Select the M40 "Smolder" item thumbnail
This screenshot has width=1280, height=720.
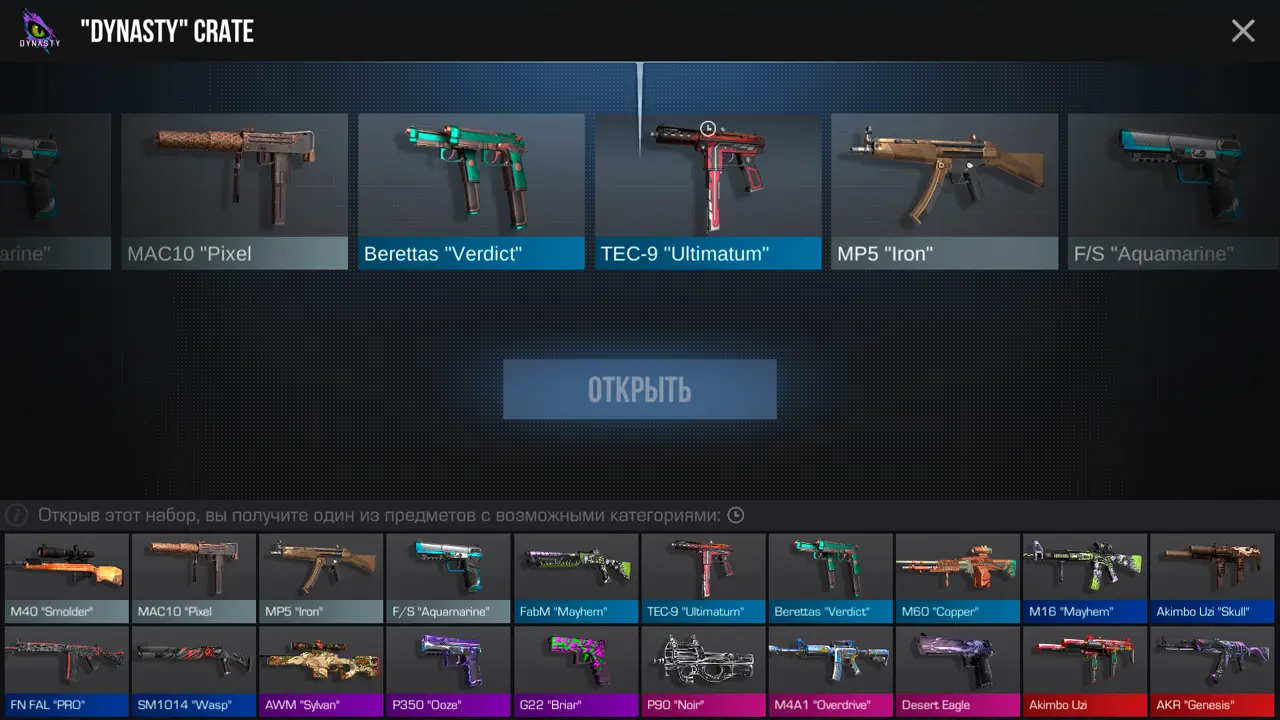click(67, 578)
